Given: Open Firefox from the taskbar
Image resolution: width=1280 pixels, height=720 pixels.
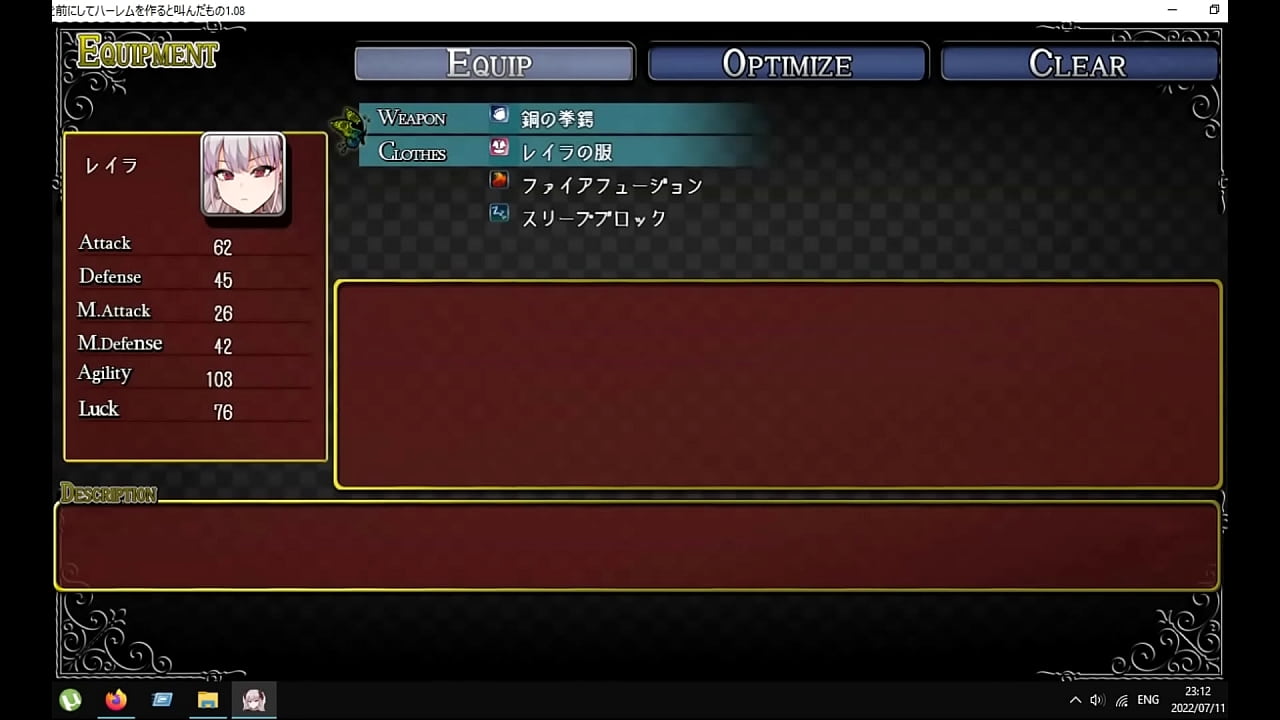Looking at the screenshot, I should 115,700.
